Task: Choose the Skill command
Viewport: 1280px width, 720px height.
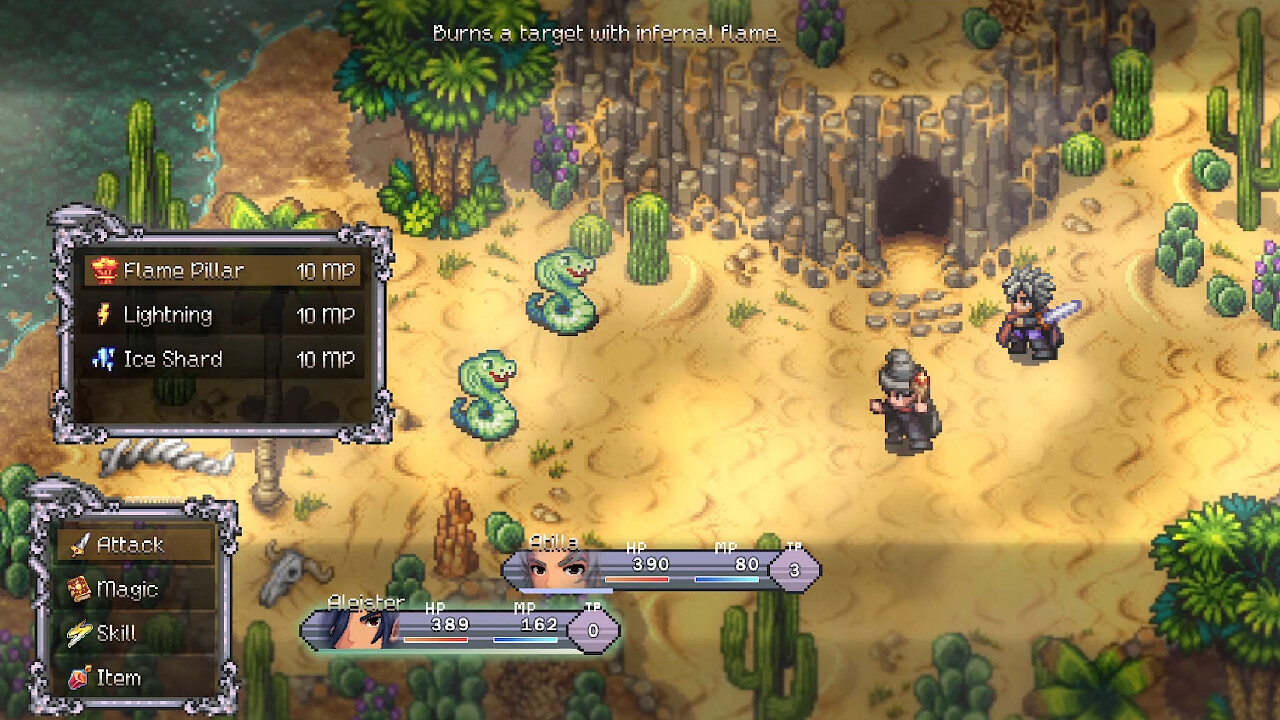Action: pyautogui.click(x=135, y=633)
